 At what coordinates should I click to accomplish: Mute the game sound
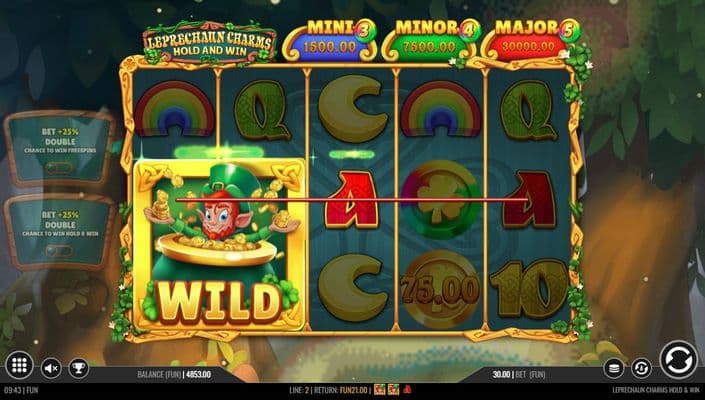[x=51, y=368]
